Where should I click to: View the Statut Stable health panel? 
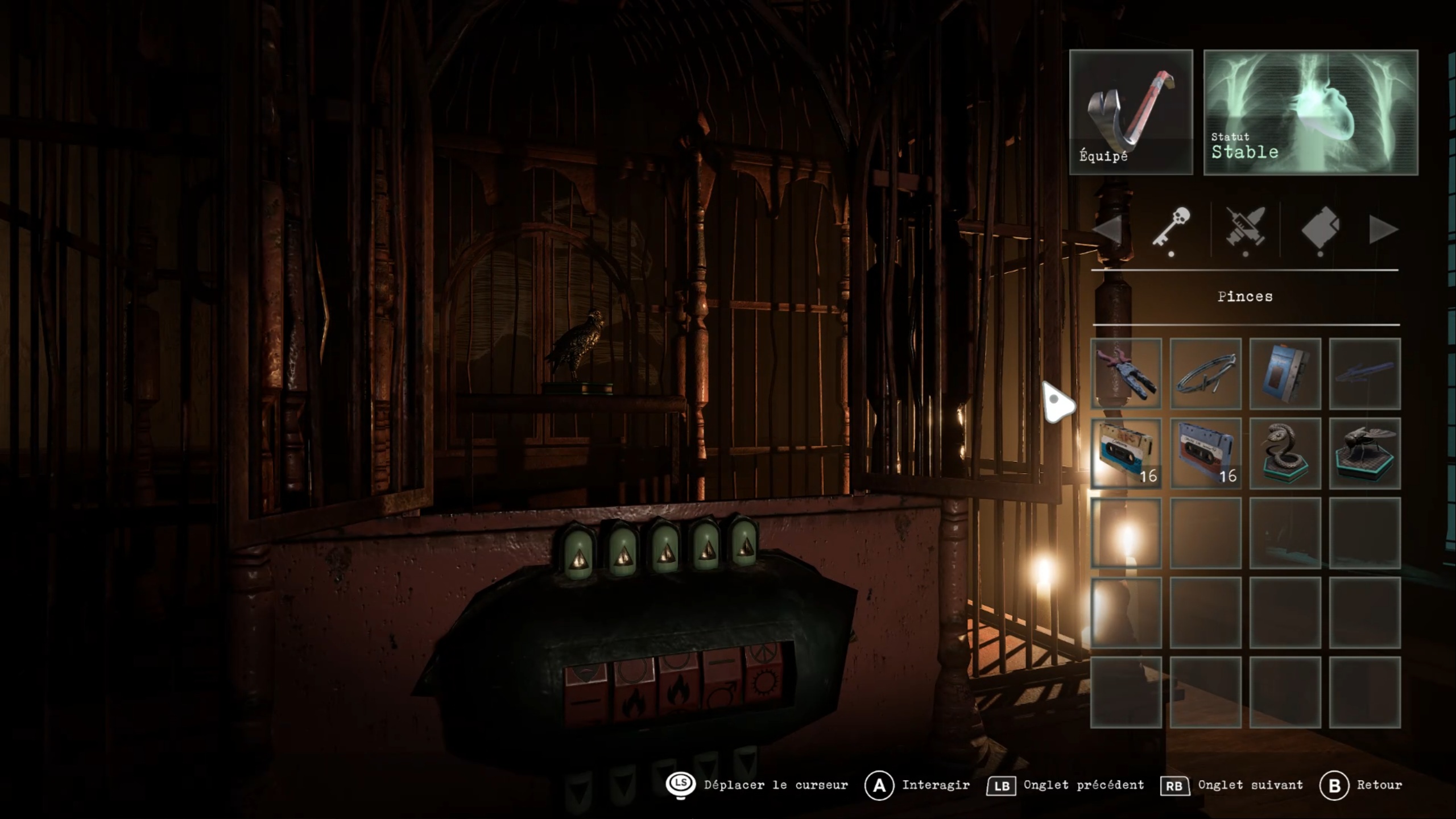coord(1310,112)
